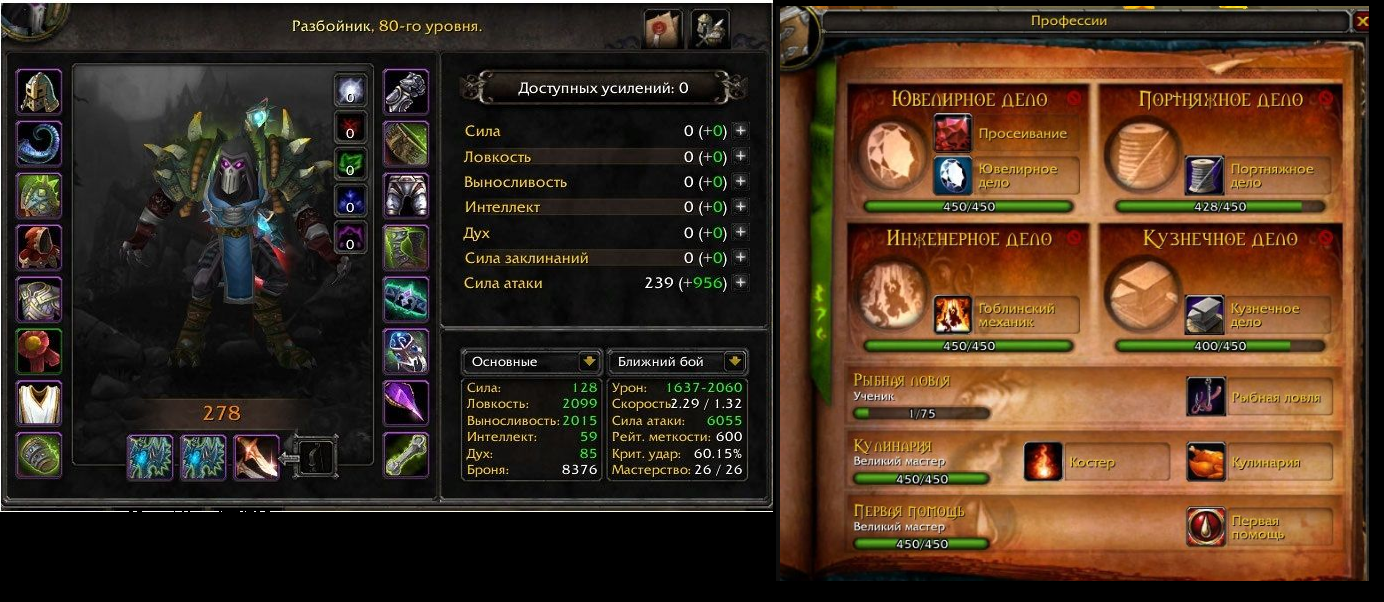
Task: Select the red flower shirt slot
Action: tap(40, 351)
